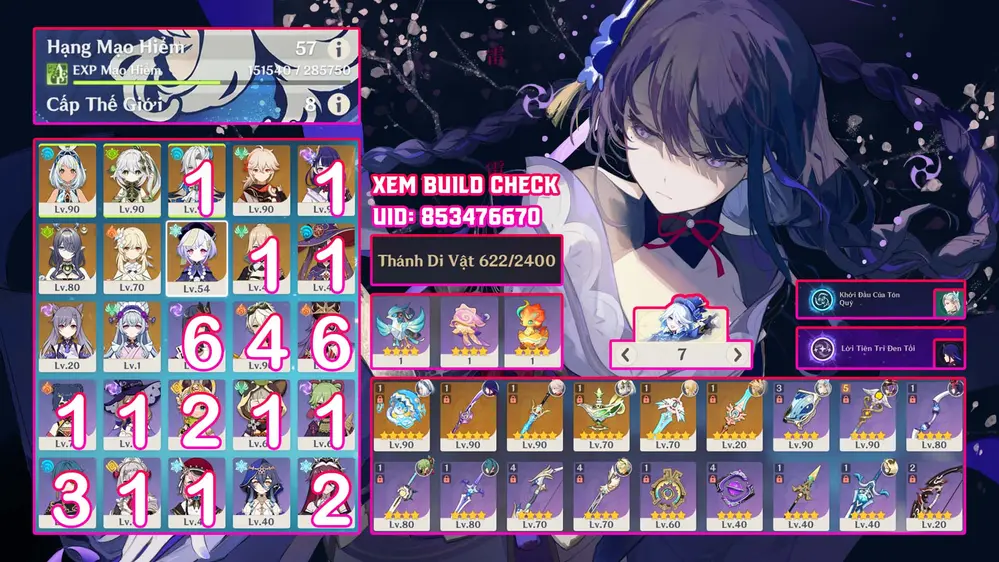Select the orange flame chick item
This screenshot has width=999, height=562.
pyautogui.click(x=530, y=329)
